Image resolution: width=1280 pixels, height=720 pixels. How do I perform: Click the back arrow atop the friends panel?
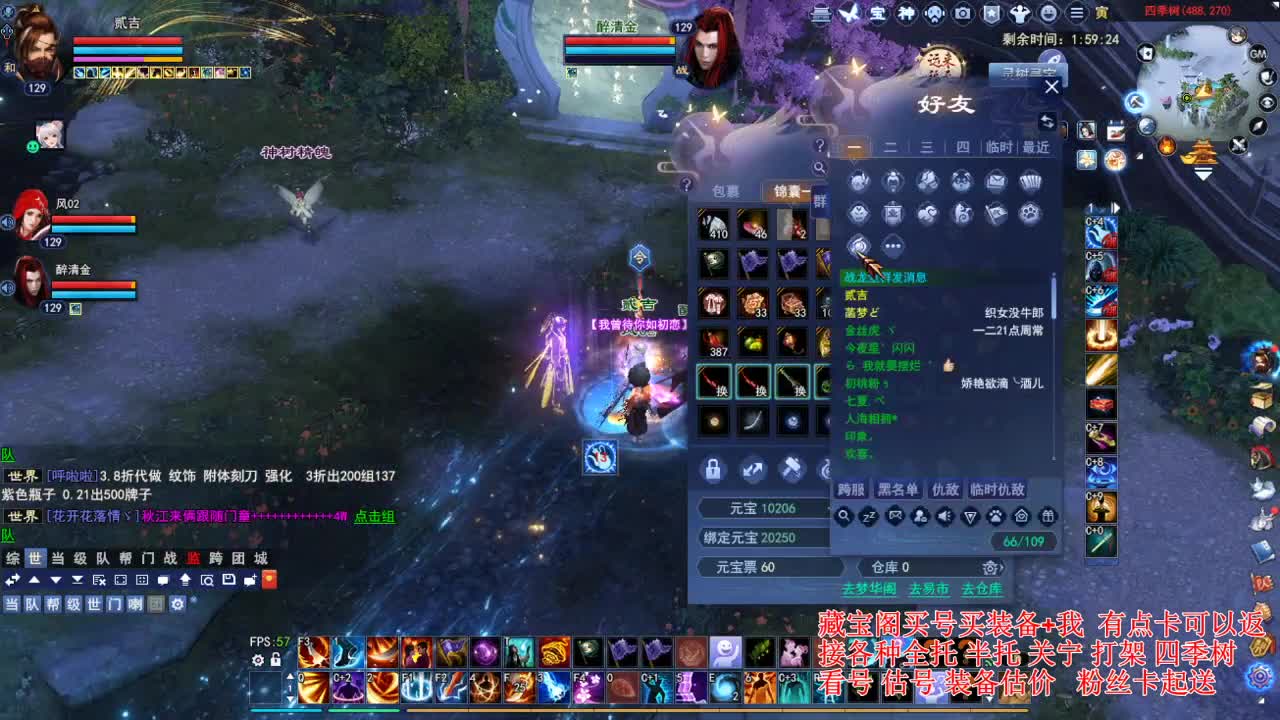[x=1046, y=122]
